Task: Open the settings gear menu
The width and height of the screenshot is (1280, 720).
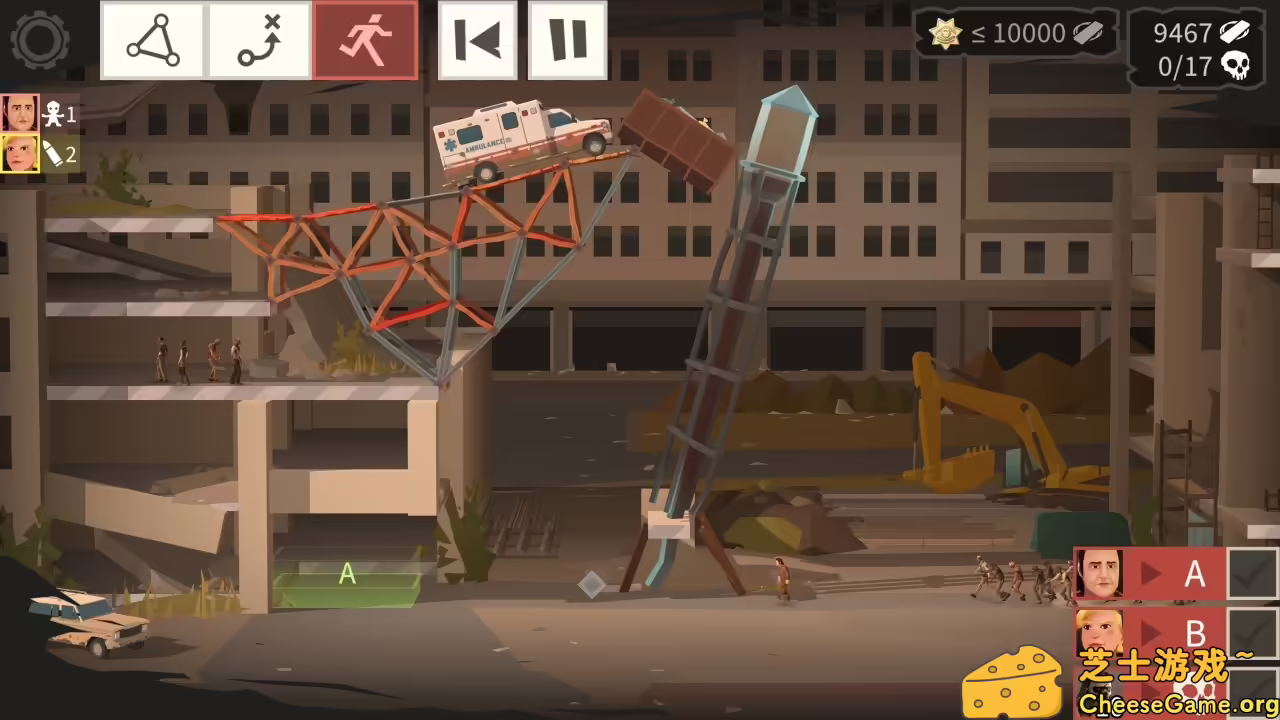Action: click(x=40, y=40)
